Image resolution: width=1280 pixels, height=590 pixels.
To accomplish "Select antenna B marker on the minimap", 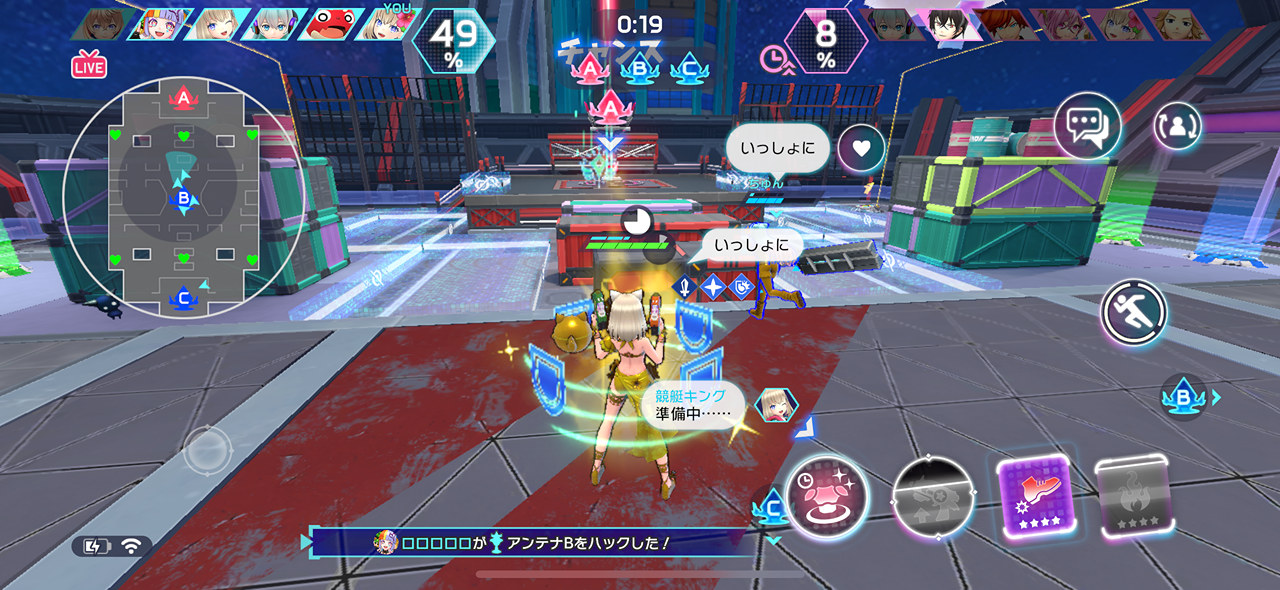I will (183, 199).
